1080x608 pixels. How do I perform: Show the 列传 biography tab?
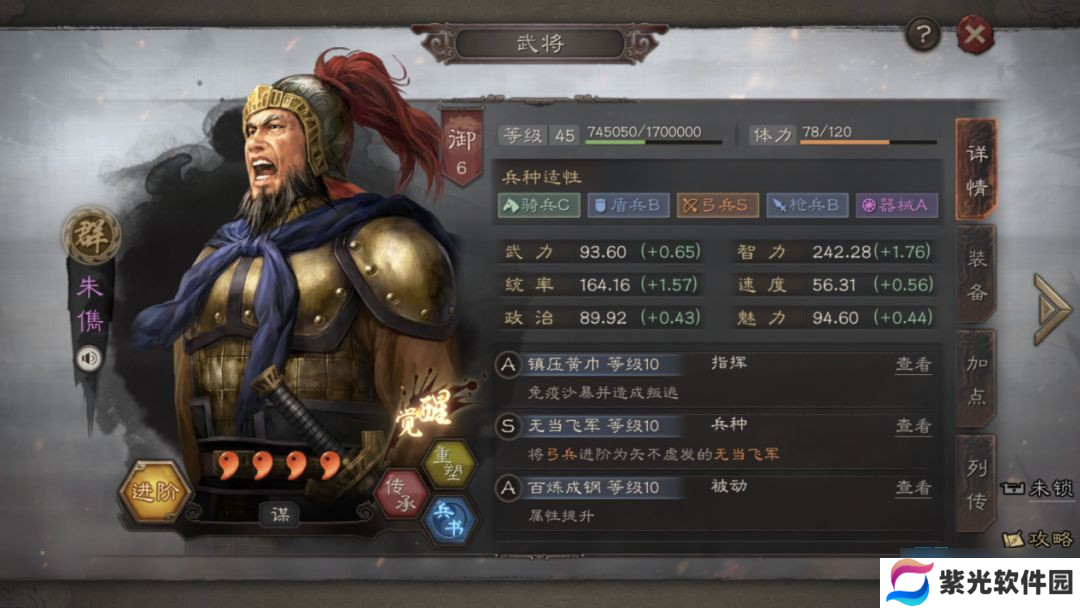(x=976, y=485)
